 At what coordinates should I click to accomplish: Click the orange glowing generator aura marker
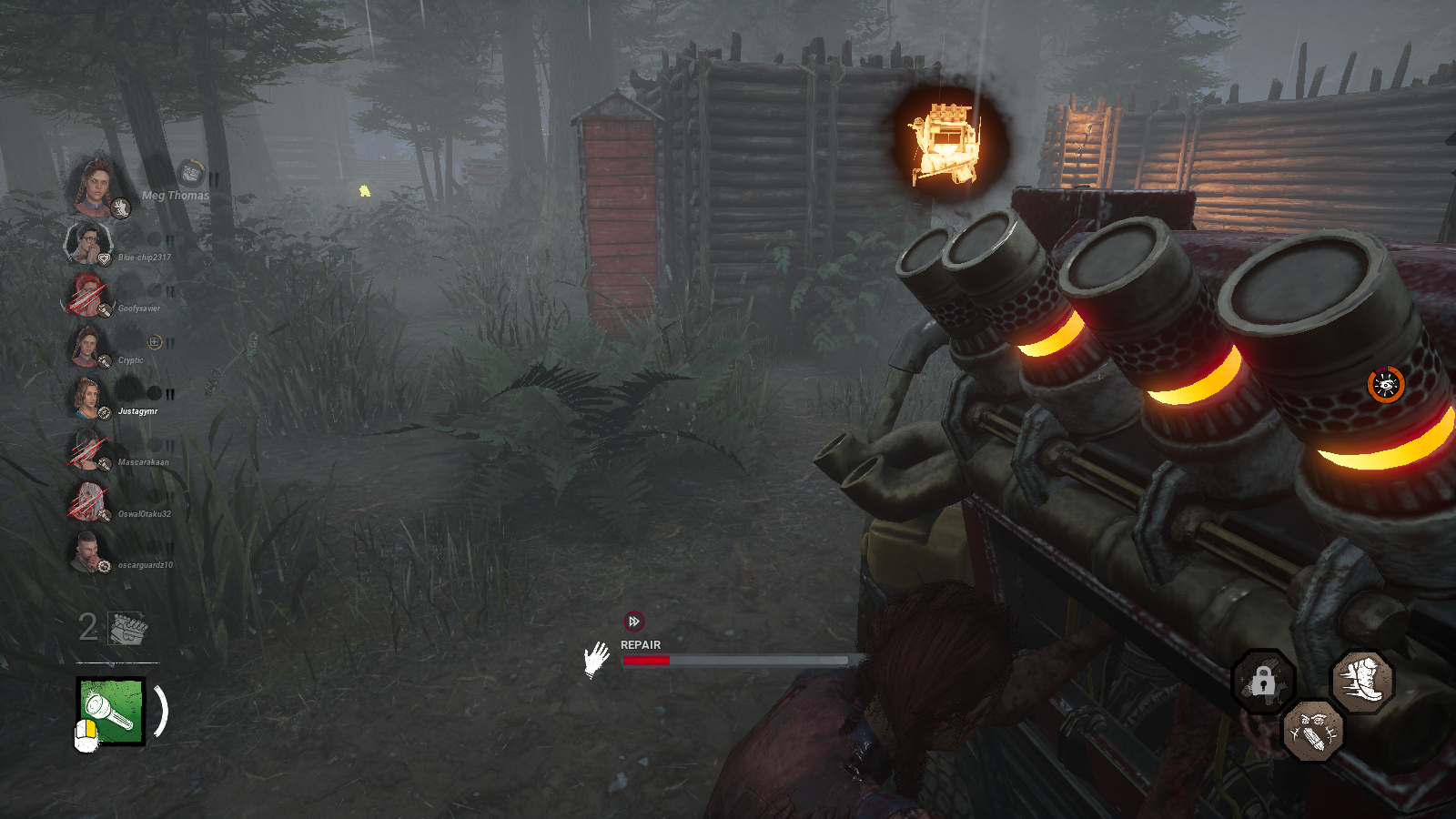pyautogui.click(x=947, y=143)
